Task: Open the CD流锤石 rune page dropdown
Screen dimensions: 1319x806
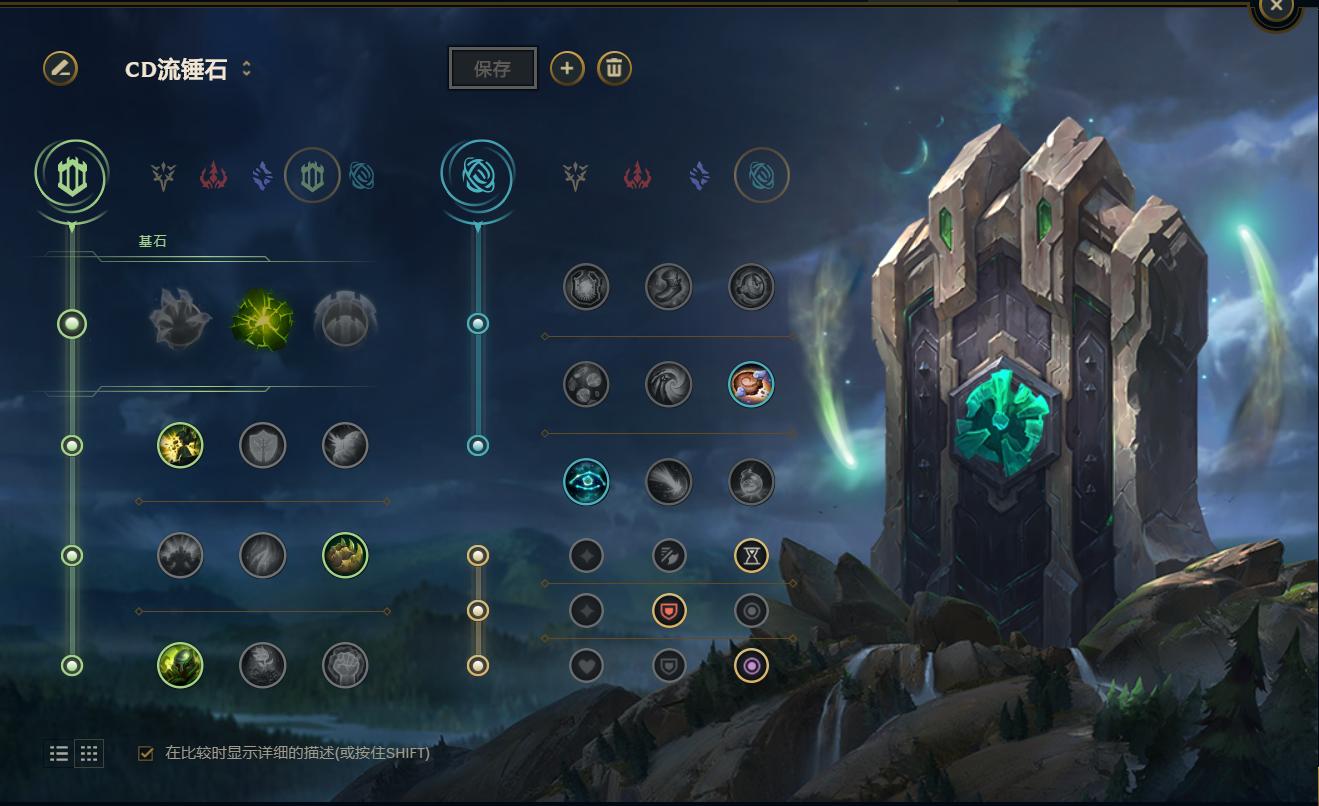Action: tap(246, 69)
